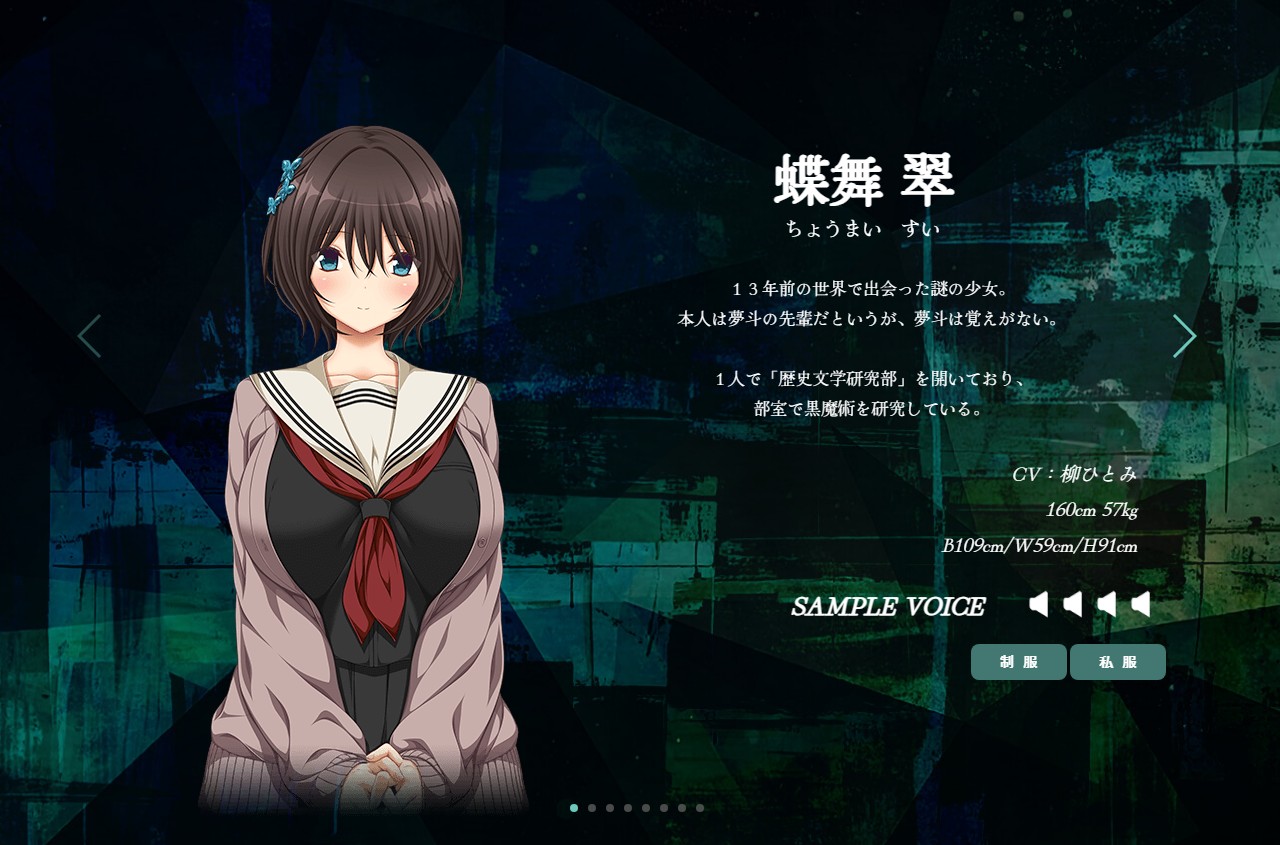Play the first sample voice clip

point(1039,604)
